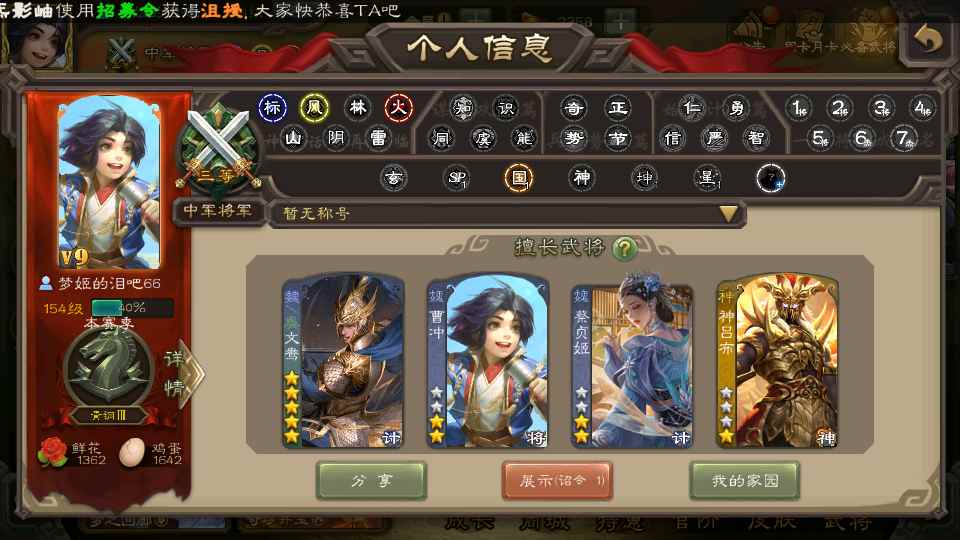Viewport: 960px width, 540px height.
Task: Open 我的家园 my homestead
Action: tap(741, 481)
